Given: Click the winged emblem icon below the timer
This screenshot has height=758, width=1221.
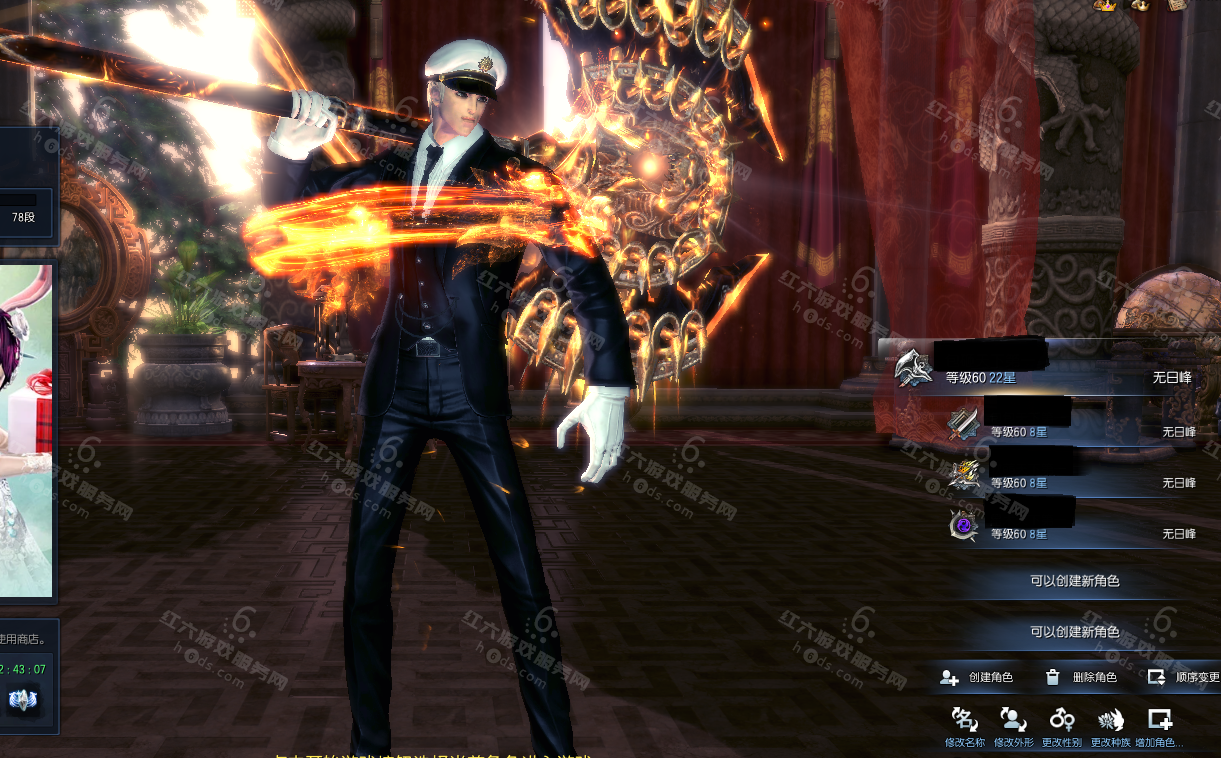Looking at the screenshot, I should (x=22, y=699).
